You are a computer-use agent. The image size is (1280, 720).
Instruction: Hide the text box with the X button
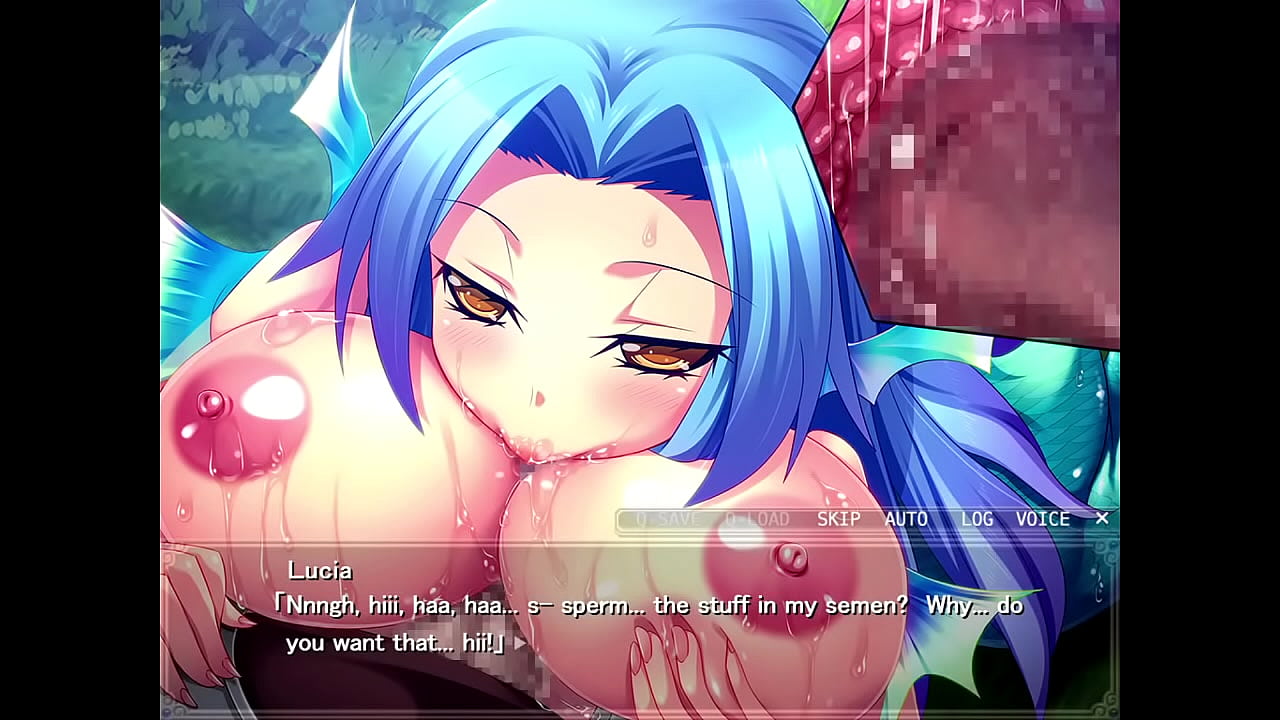1102,518
